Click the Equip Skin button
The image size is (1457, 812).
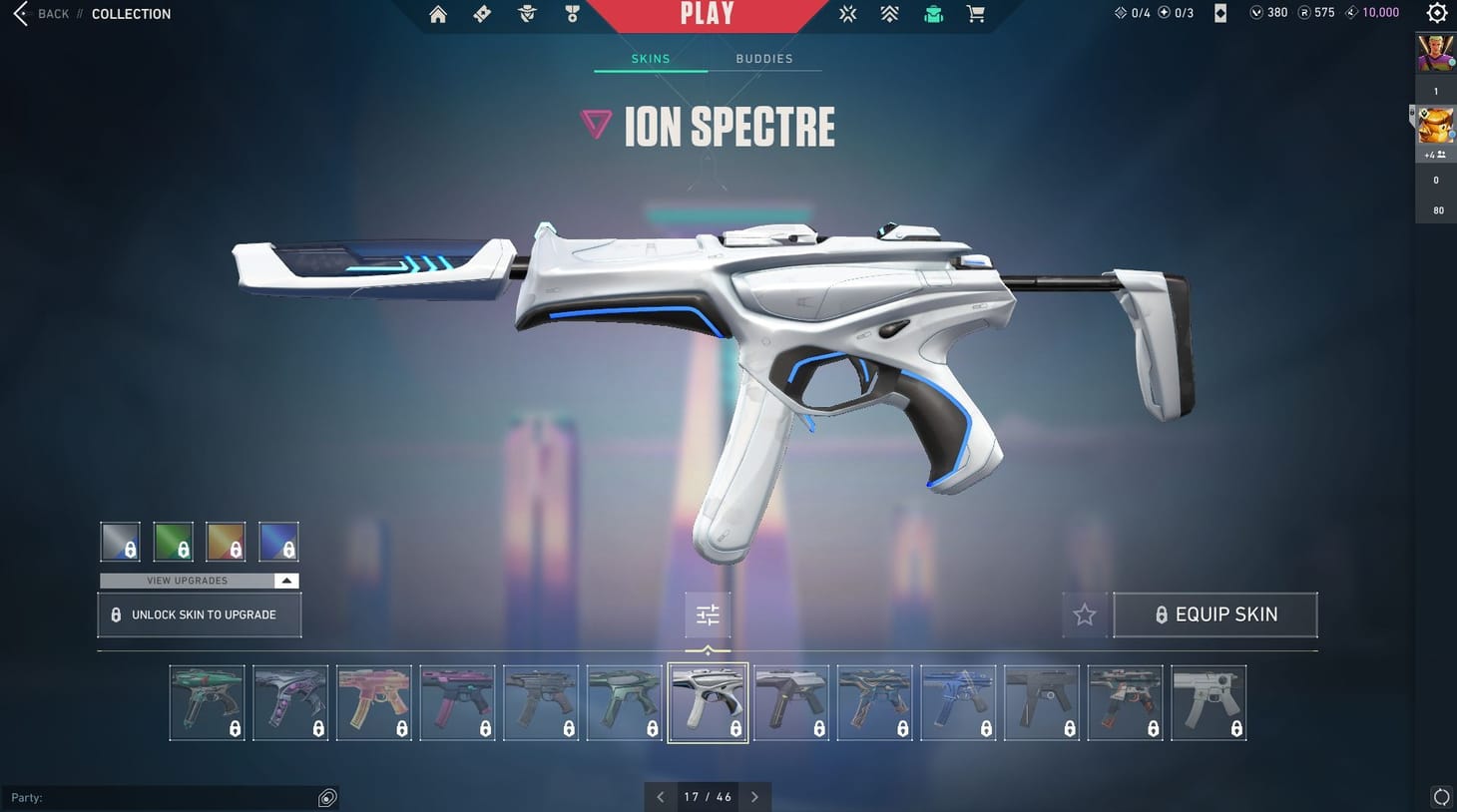[x=1214, y=614]
